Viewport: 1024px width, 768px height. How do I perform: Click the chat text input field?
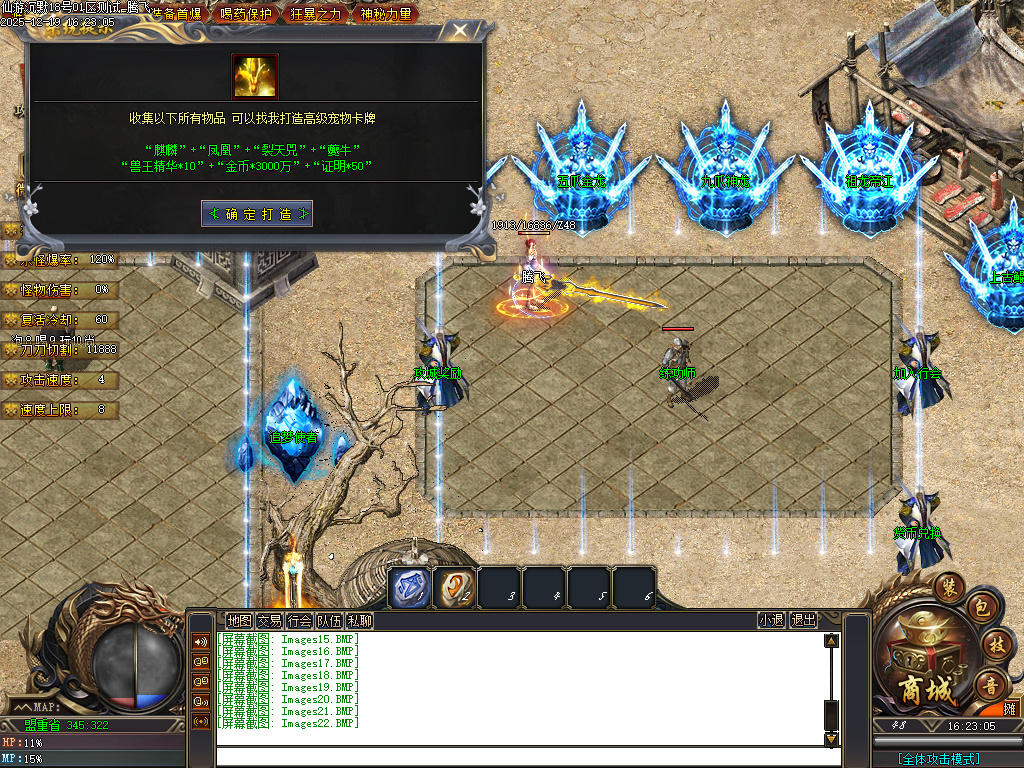point(520,755)
